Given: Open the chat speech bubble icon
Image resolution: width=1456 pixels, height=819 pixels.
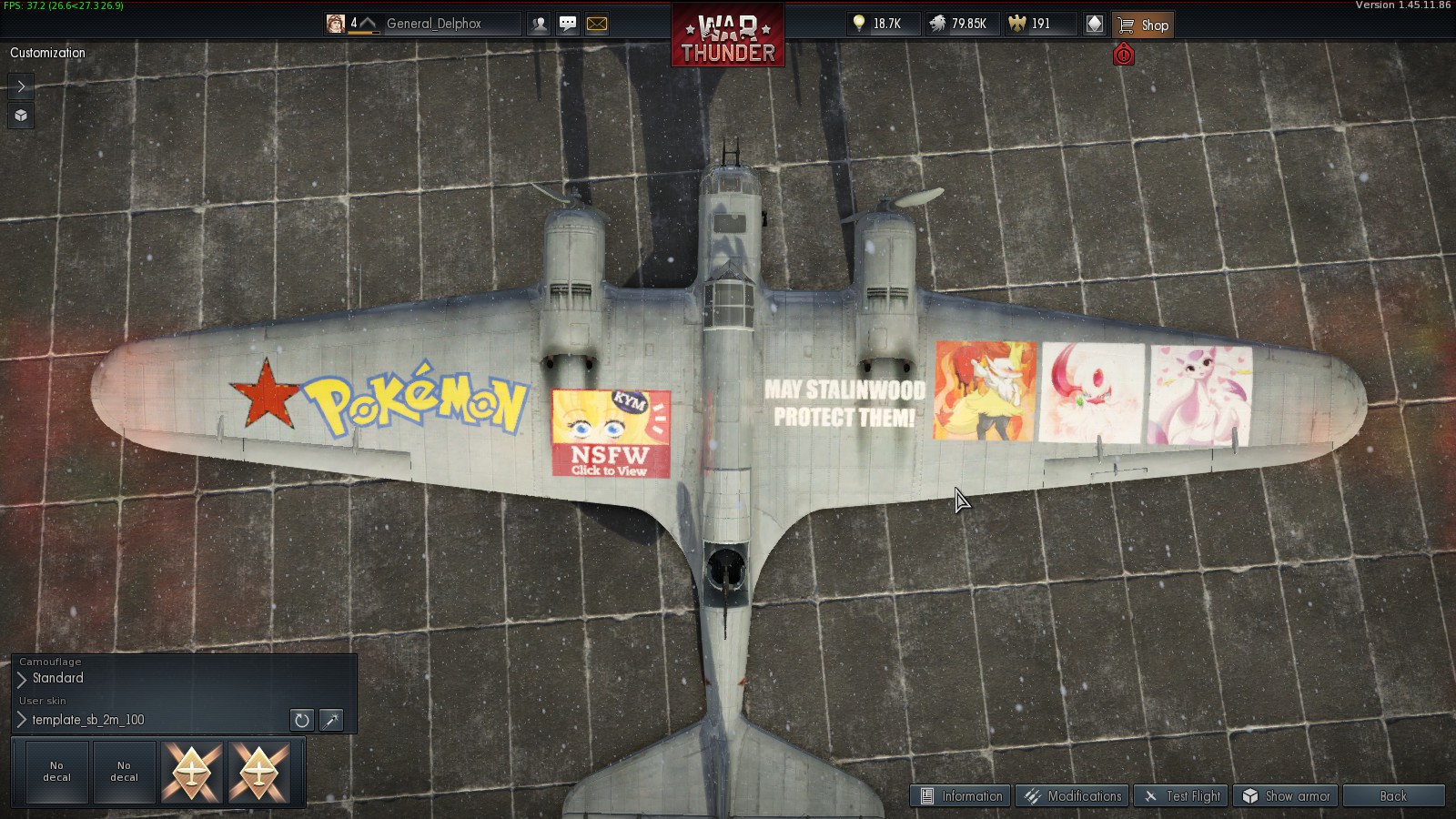Looking at the screenshot, I should point(568,25).
